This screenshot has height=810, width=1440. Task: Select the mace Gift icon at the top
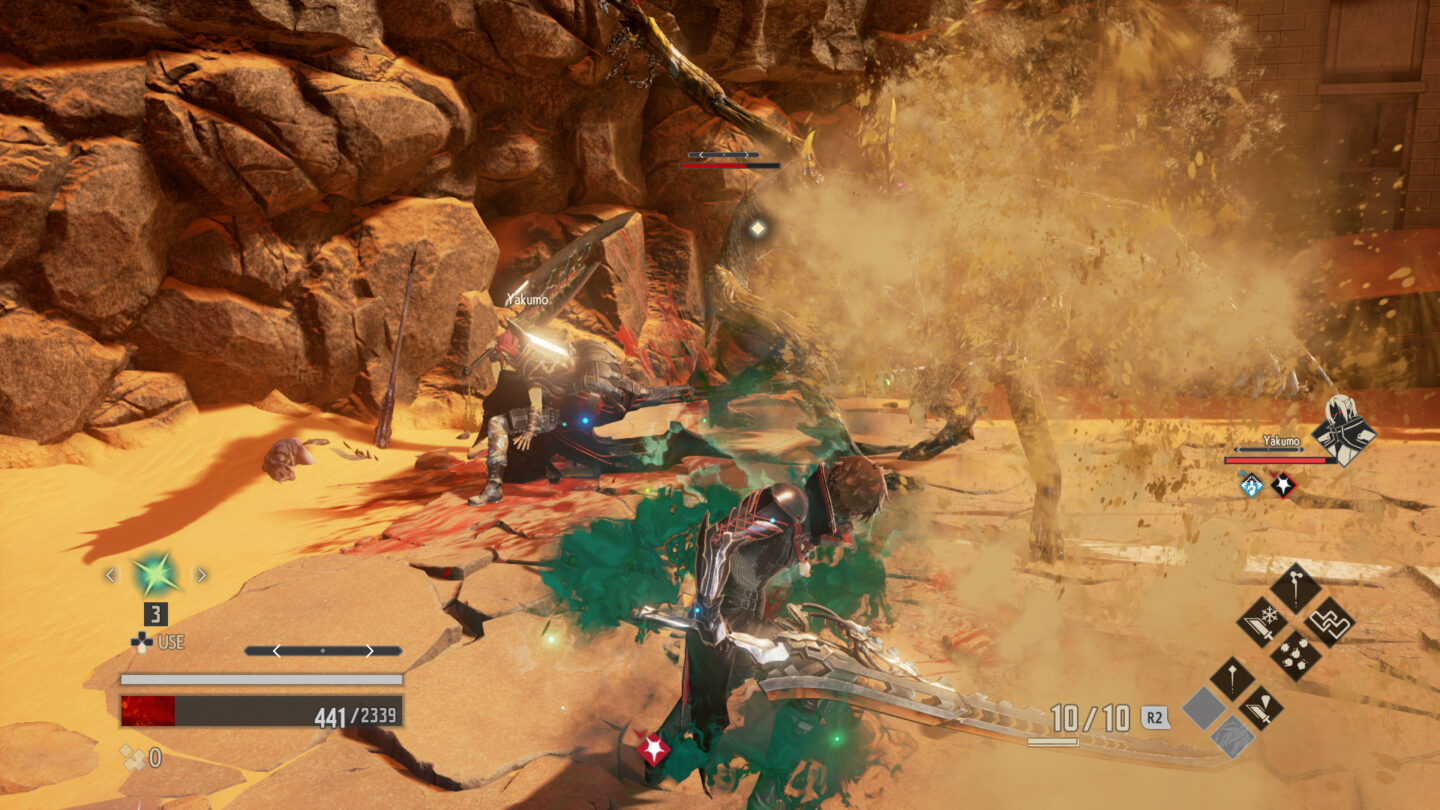tap(1297, 586)
